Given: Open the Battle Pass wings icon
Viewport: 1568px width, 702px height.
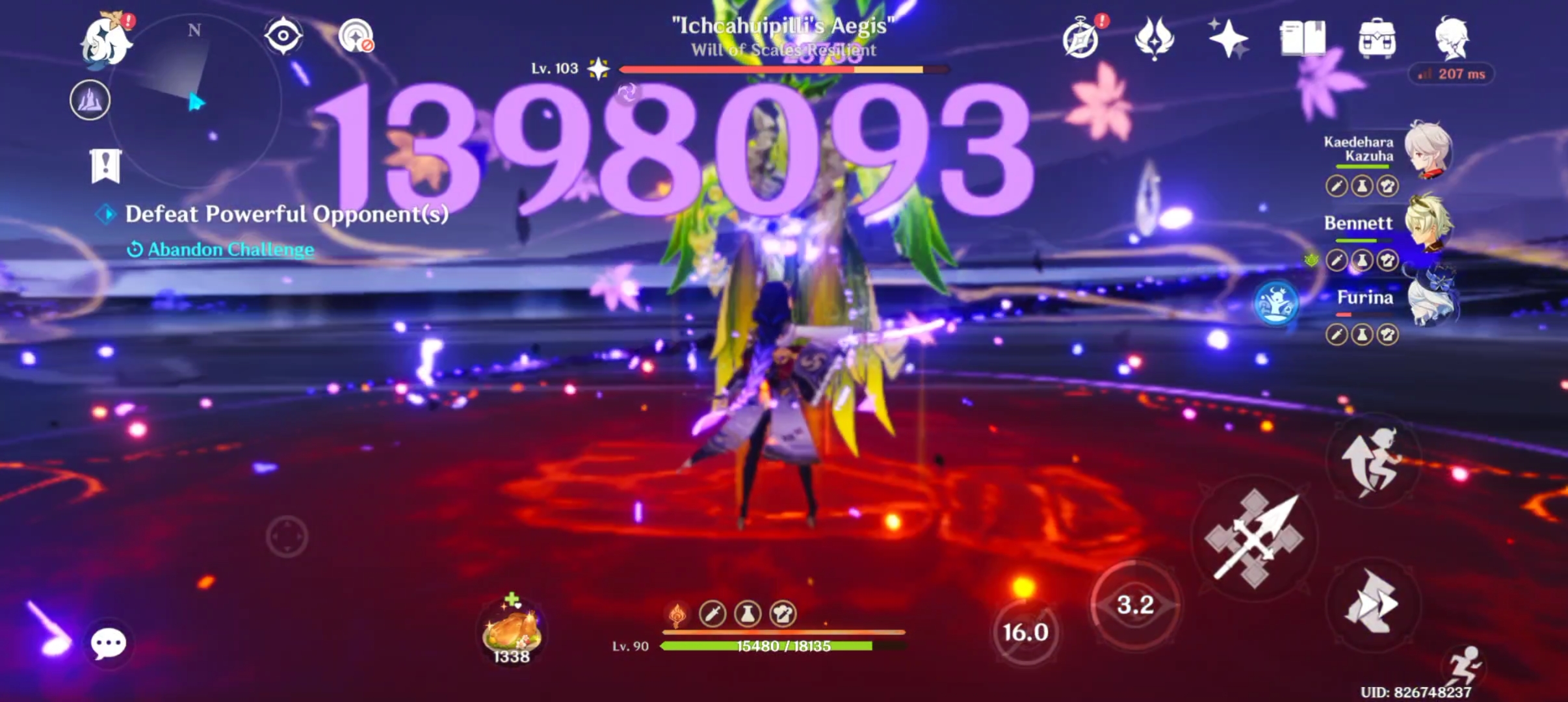Looking at the screenshot, I should (1154, 39).
